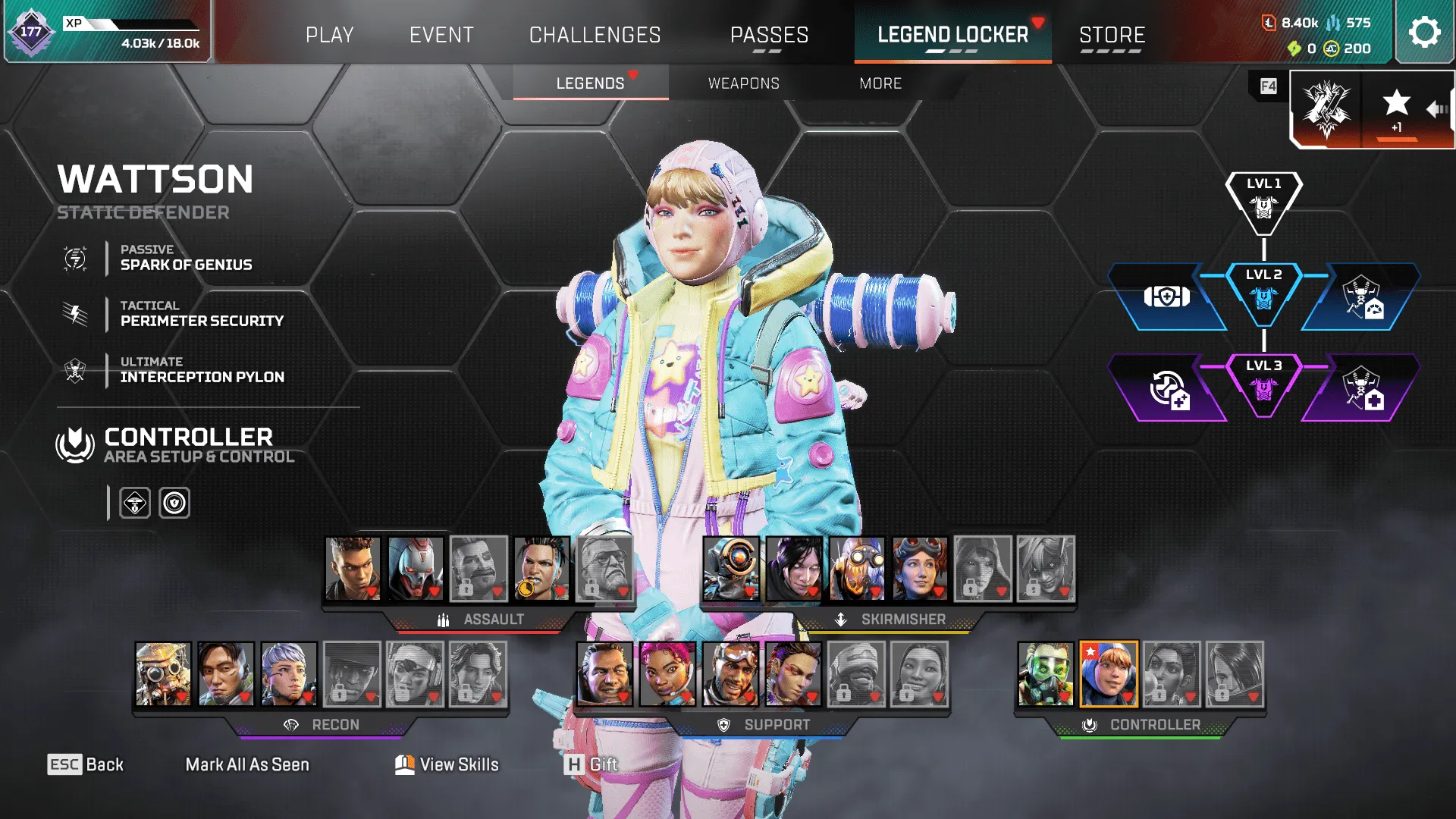Open settings with the gear icon

coord(1424,32)
